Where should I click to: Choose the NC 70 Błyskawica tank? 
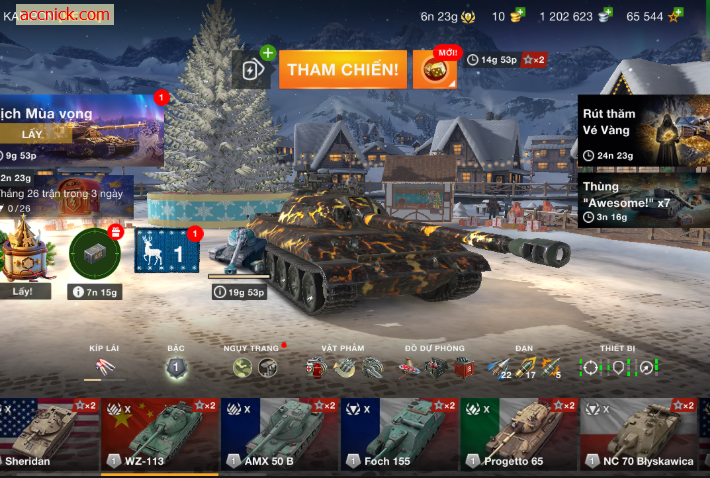click(638, 435)
